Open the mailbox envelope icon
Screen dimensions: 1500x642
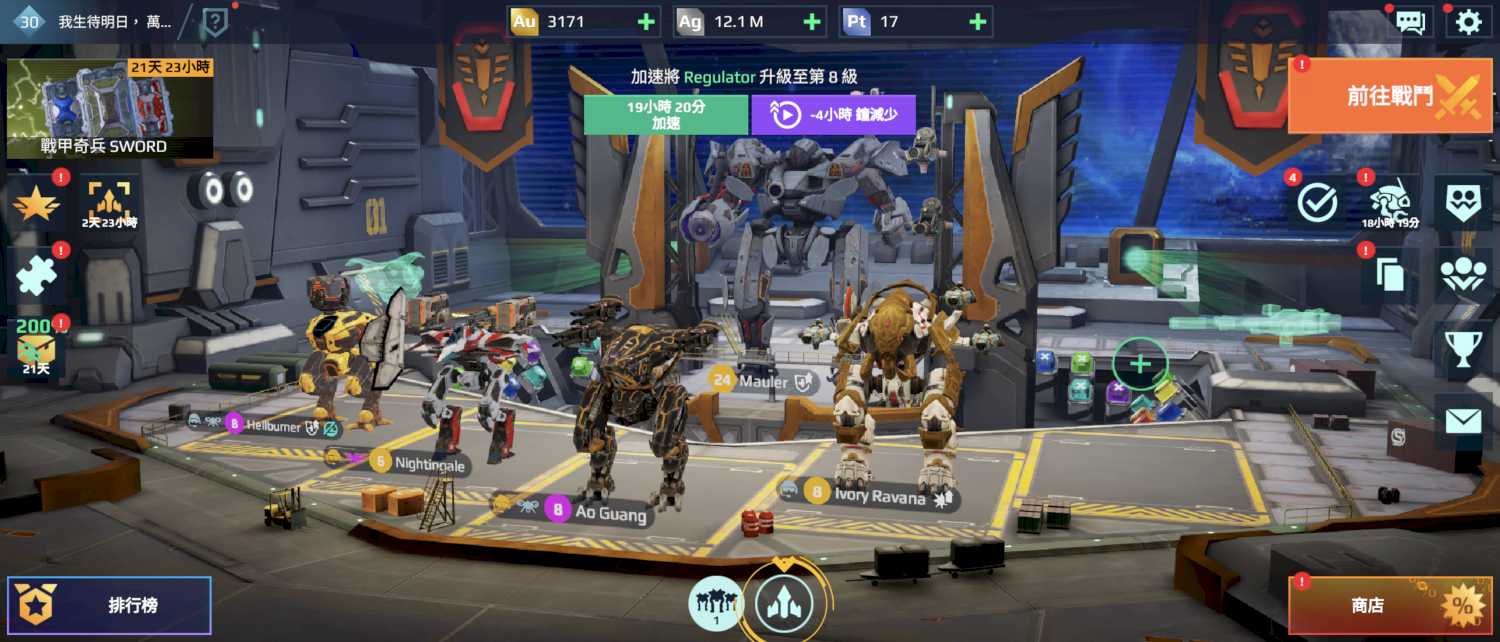(x=1463, y=421)
